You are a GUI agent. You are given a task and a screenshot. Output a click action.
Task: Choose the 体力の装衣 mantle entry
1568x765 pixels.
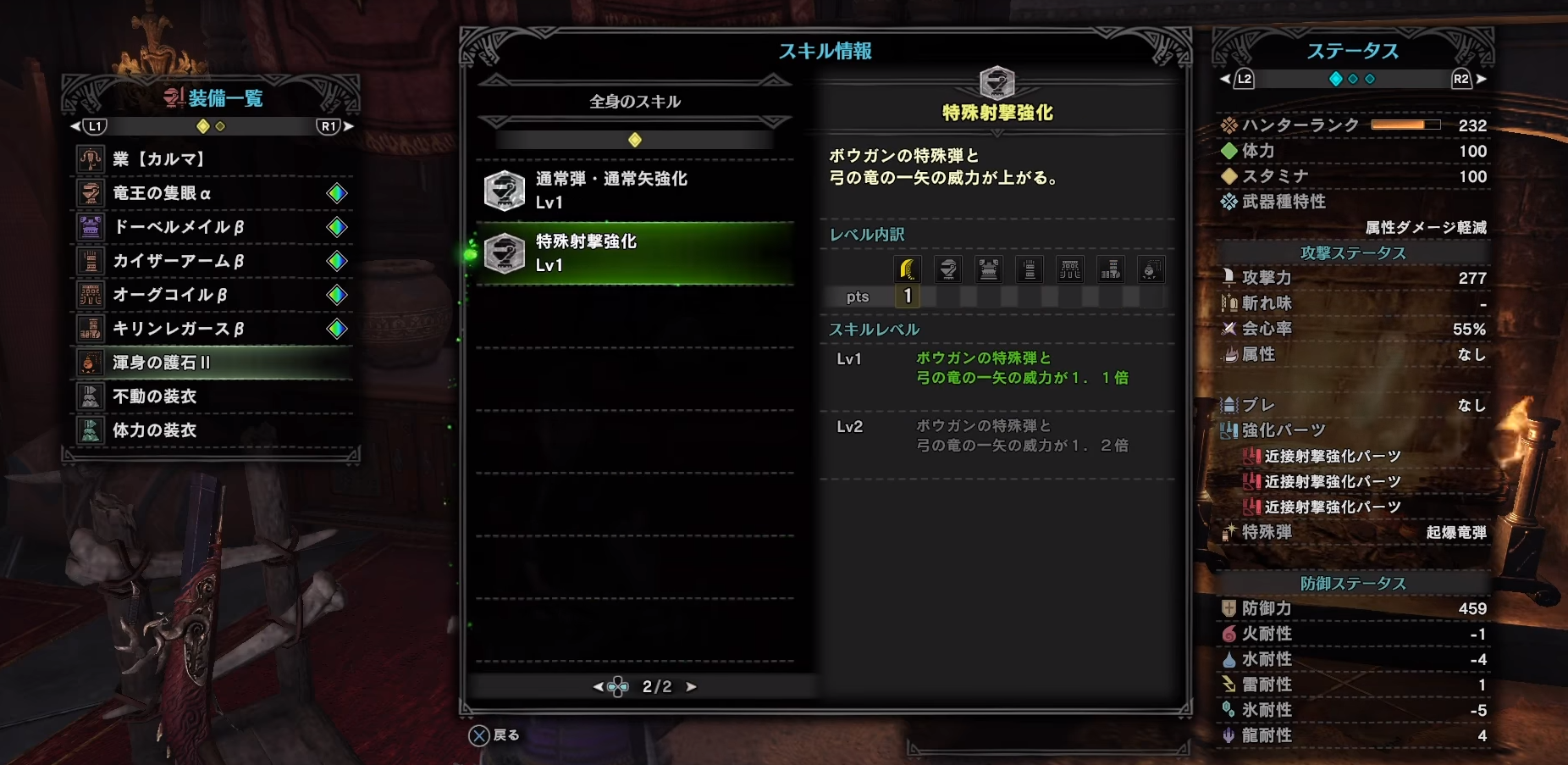[x=212, y=430]
